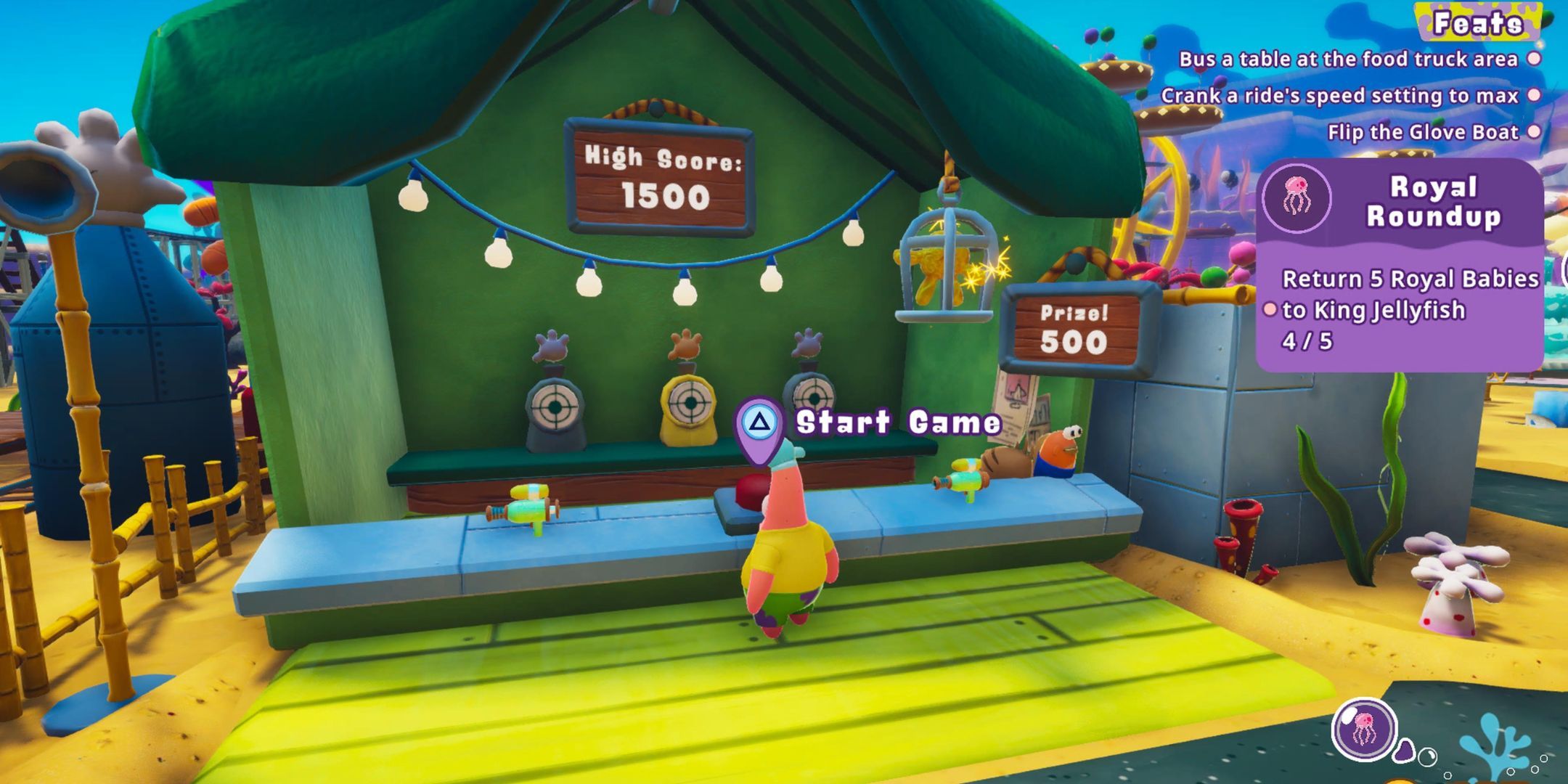Select the 'Bus a table' feat entry
This screenshot has height=784, width=1568.
point(1348,60)
